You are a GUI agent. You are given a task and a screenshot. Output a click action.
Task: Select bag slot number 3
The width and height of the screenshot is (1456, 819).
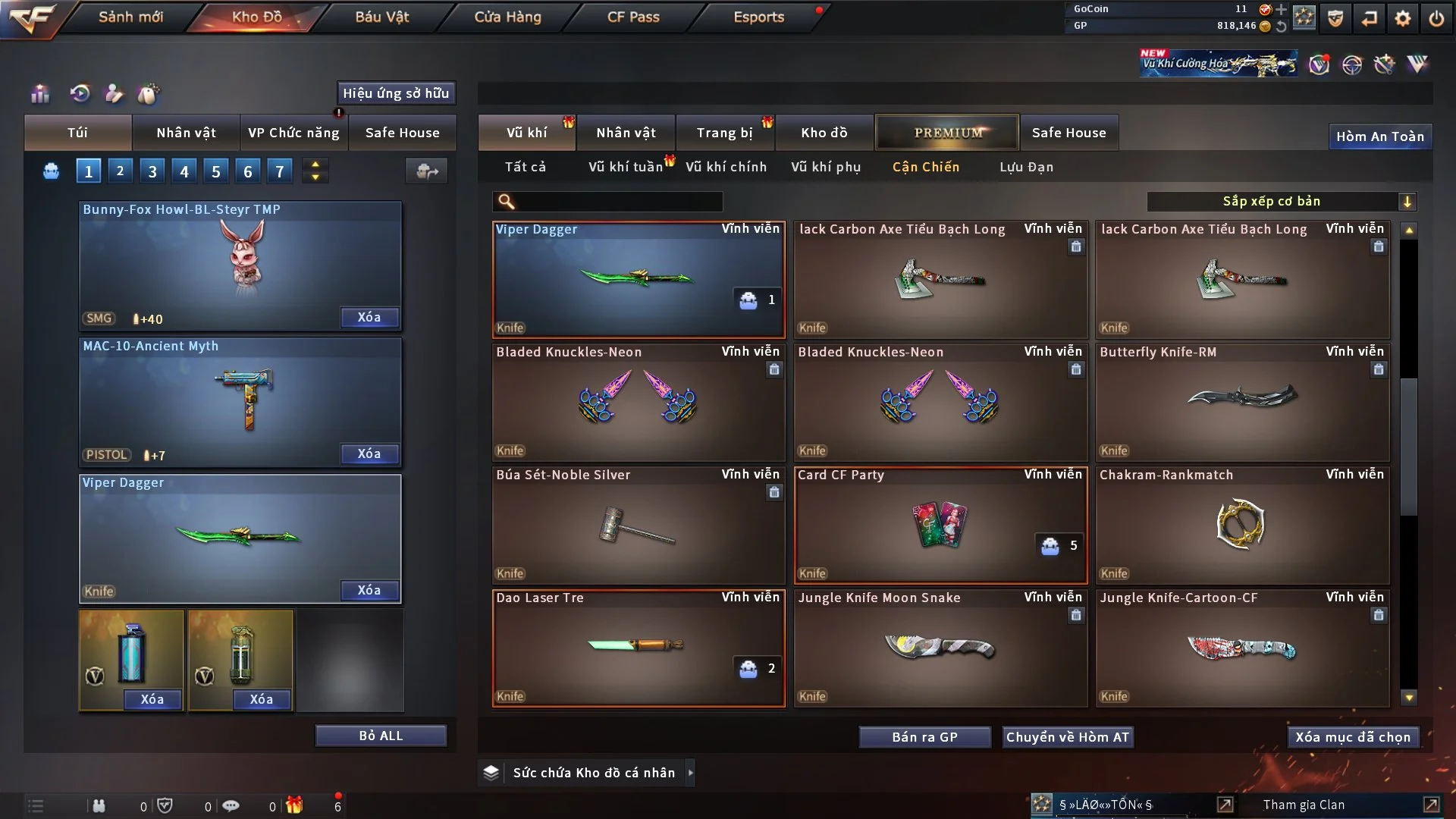tap(152, 171)
